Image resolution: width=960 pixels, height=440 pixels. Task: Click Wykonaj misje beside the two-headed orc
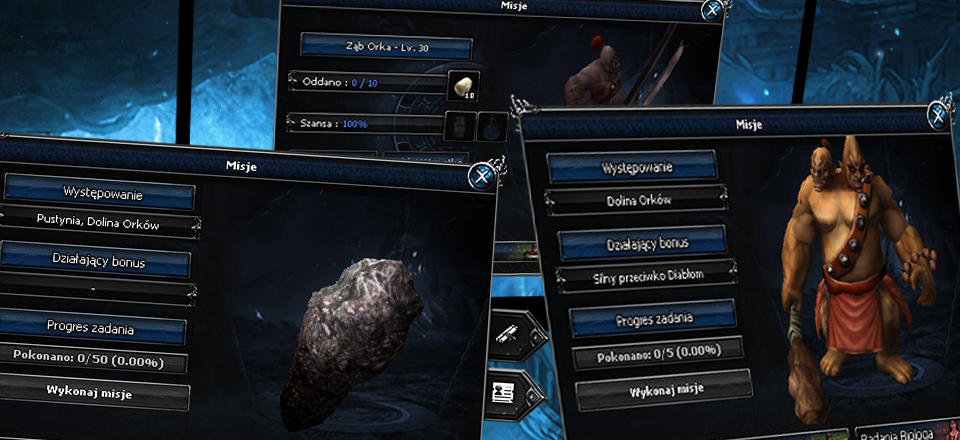(x=663, y=387)
